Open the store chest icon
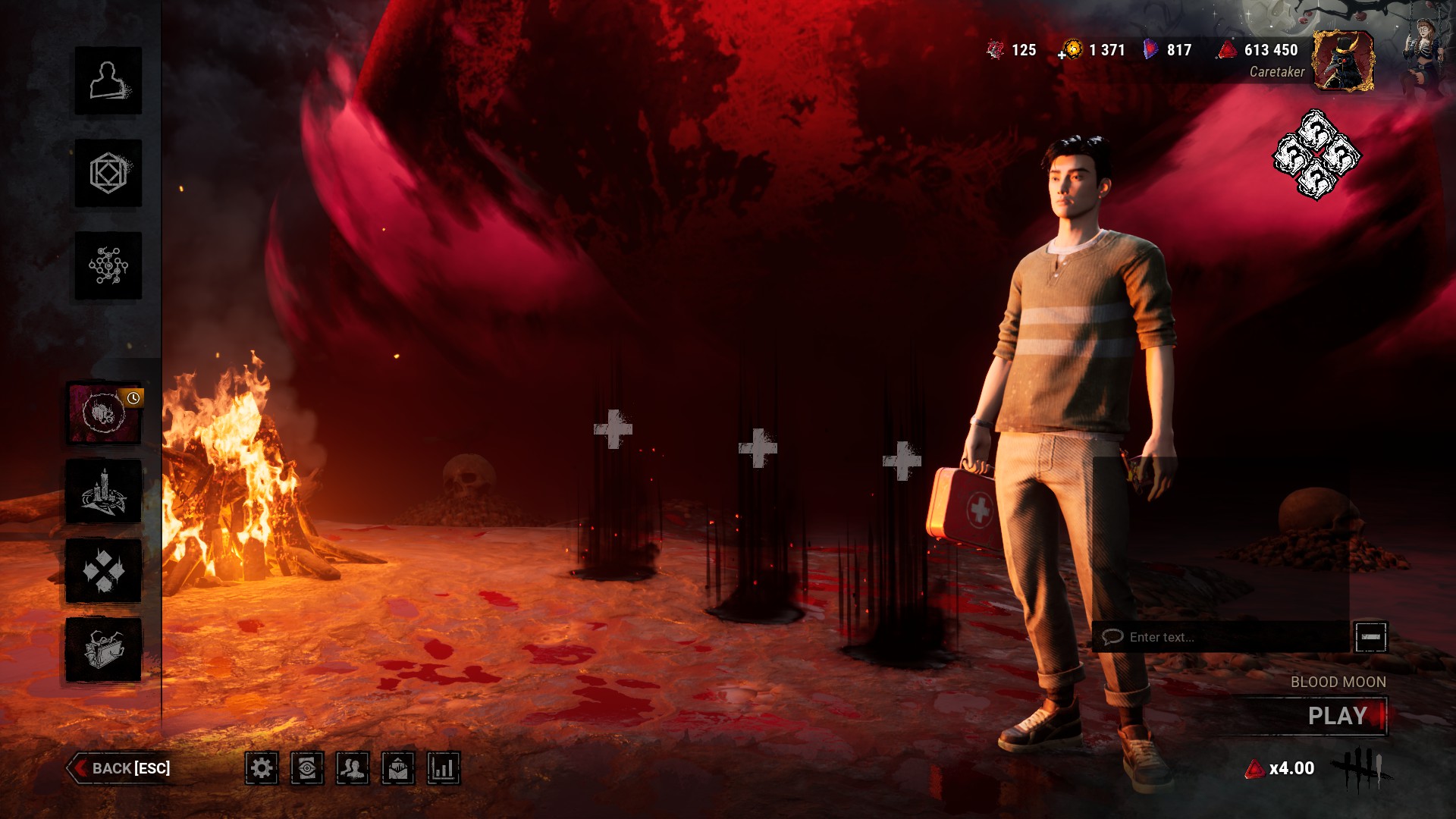 105,649
